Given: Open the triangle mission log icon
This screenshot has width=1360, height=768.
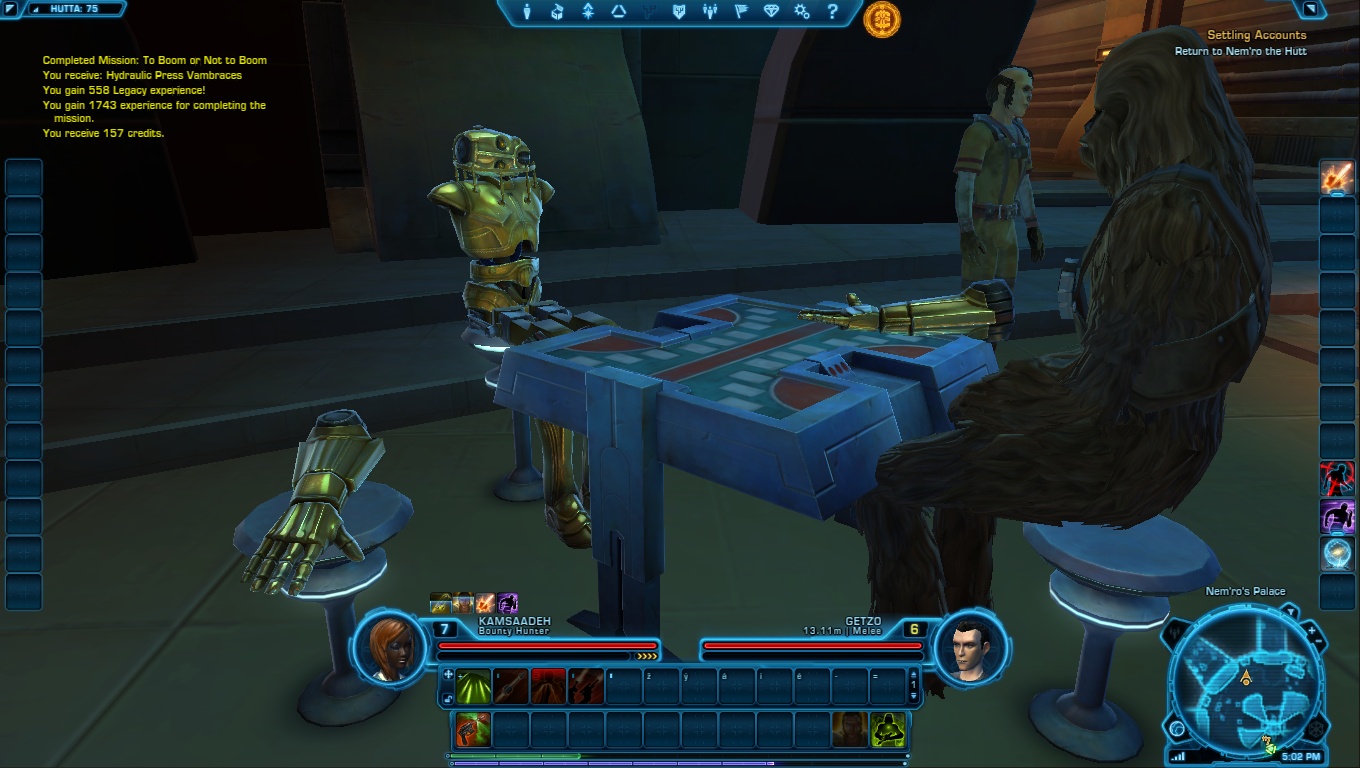Looking at the screenshot, I should [x=618, y=12].
